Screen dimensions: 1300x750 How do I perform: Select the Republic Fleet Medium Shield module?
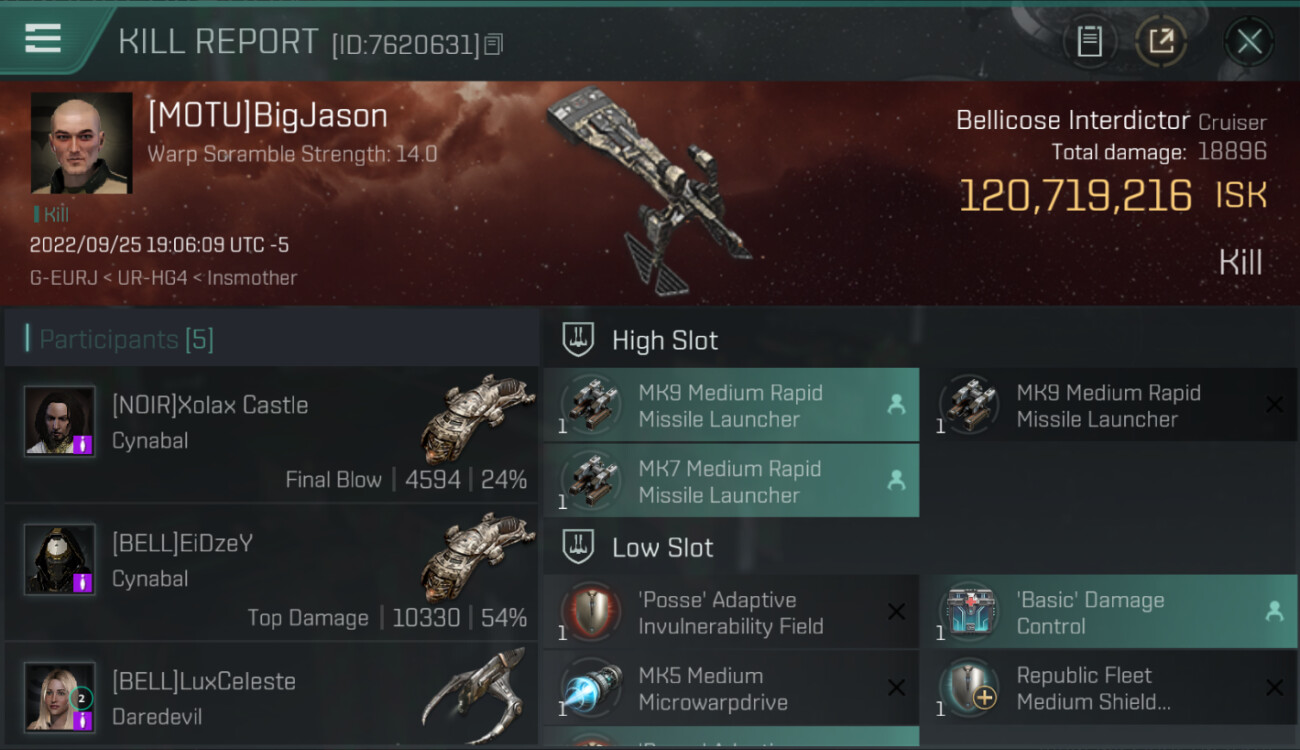pyautogui.click(x=1108, y=688)
